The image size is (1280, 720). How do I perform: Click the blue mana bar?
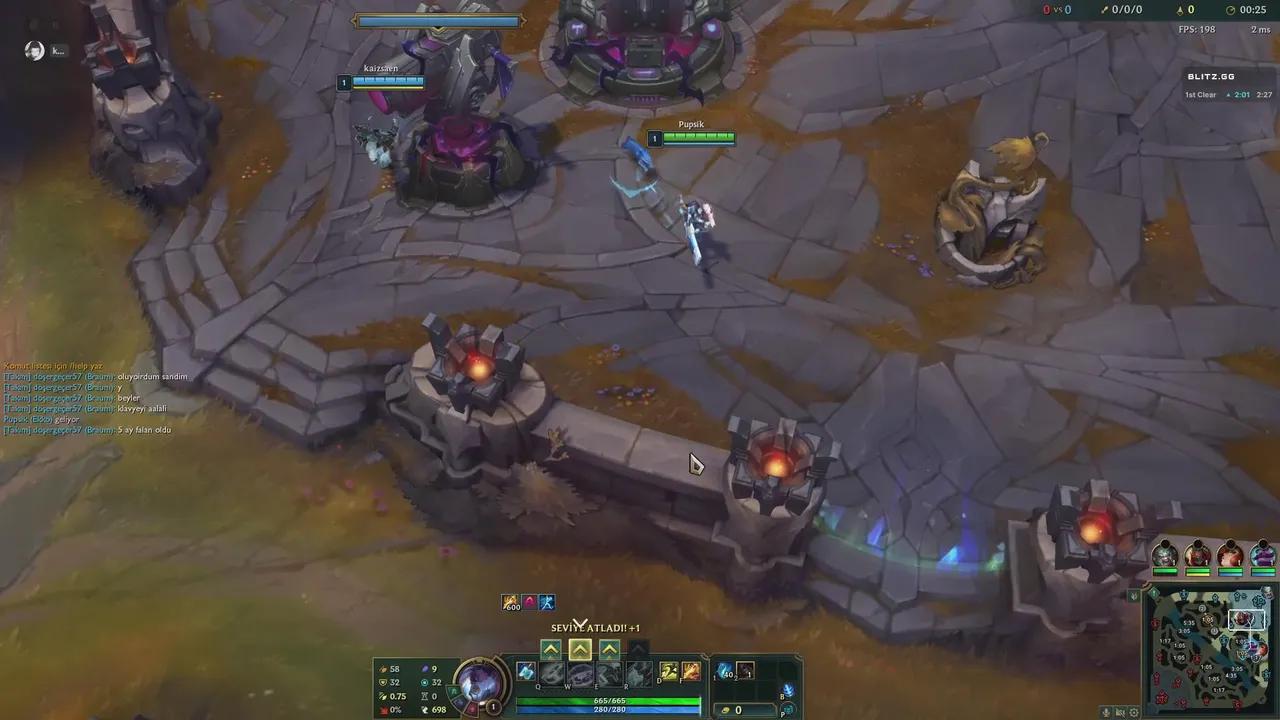point(609,709)
